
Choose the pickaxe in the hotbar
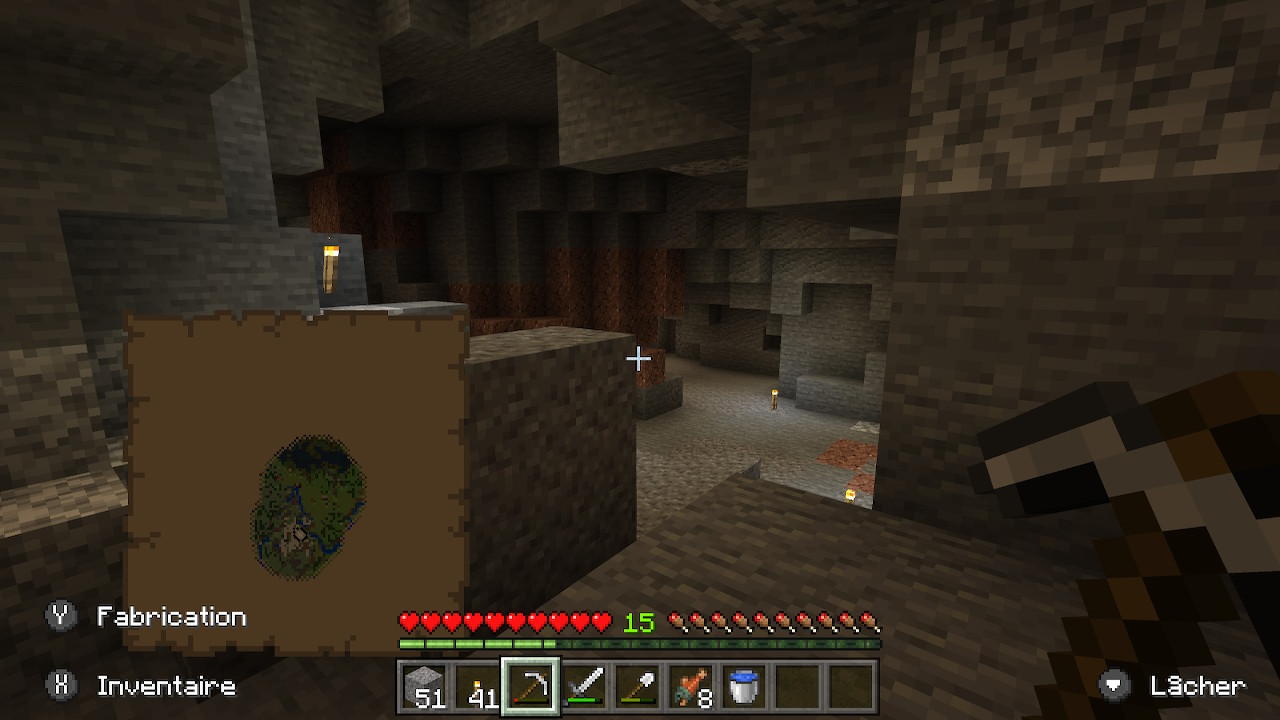pyautogui.click(x=531, y=687)
